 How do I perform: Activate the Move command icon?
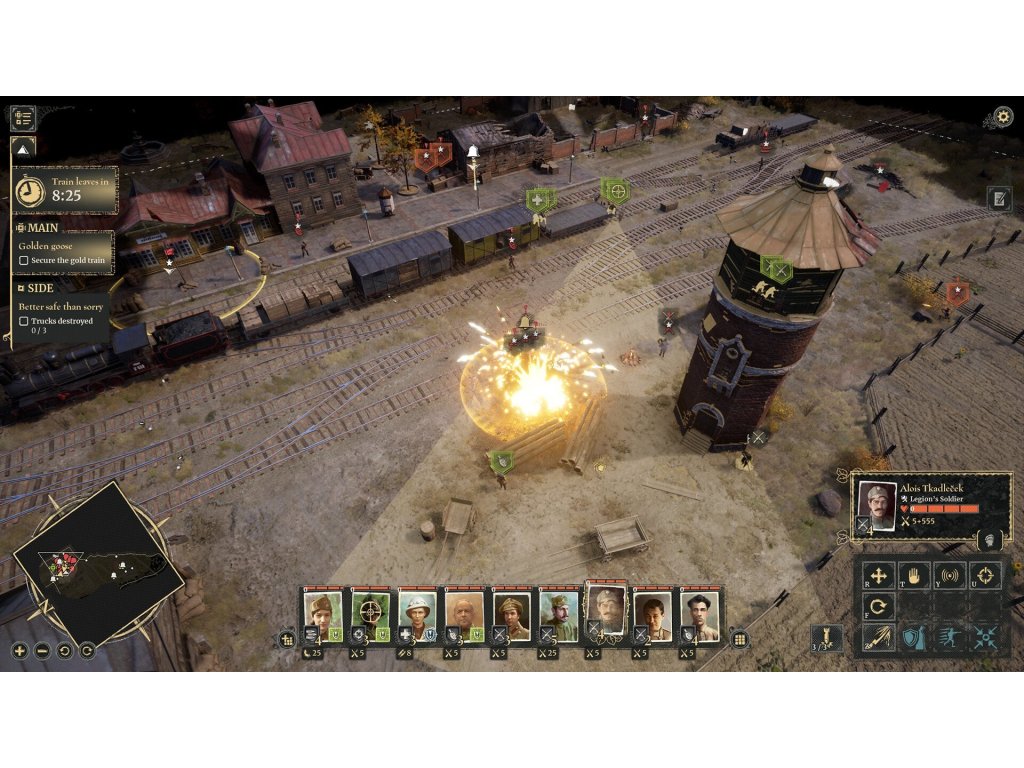(879, 575)
